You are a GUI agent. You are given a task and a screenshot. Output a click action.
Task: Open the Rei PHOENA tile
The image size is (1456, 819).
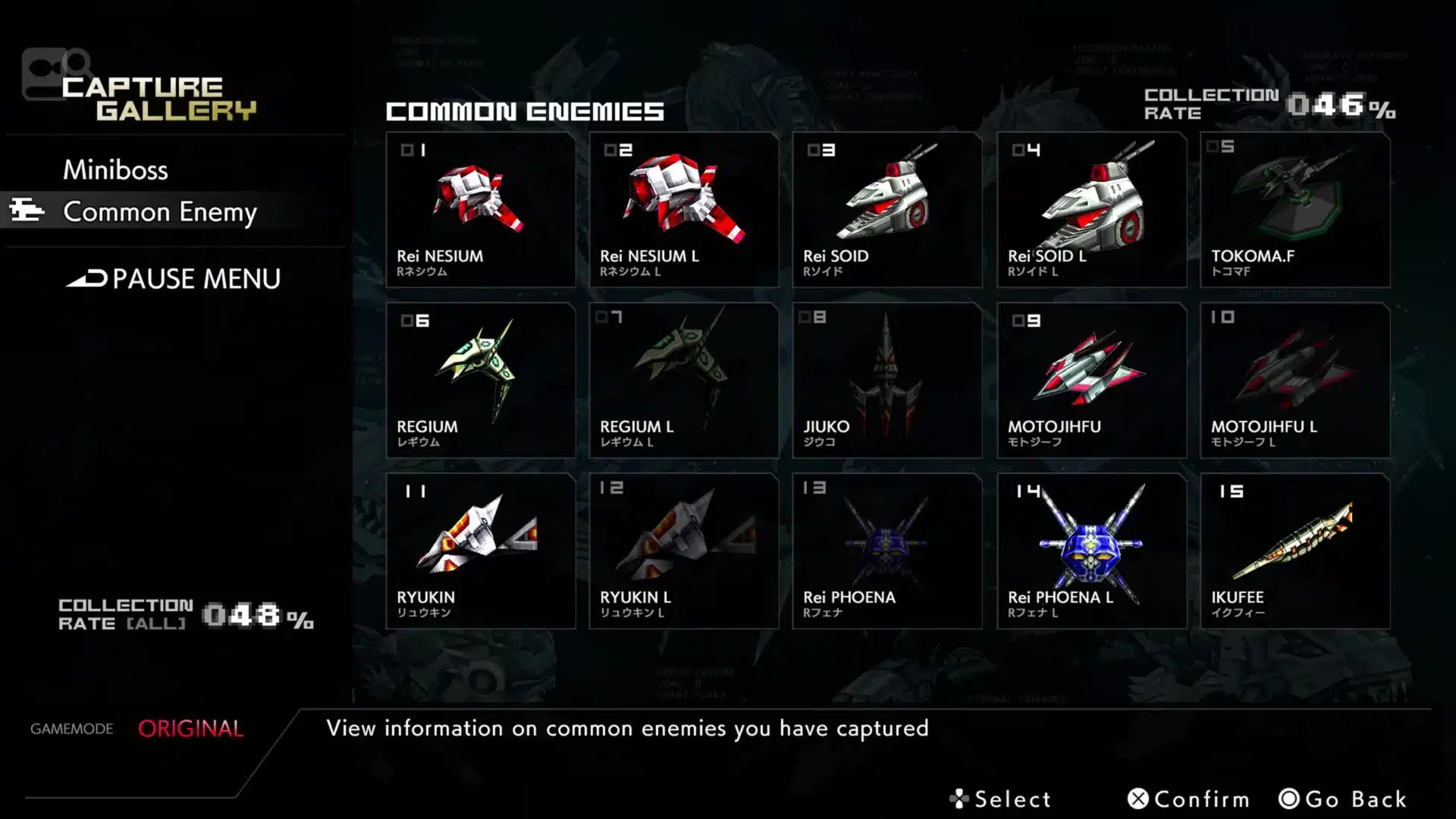coord(887,551)
